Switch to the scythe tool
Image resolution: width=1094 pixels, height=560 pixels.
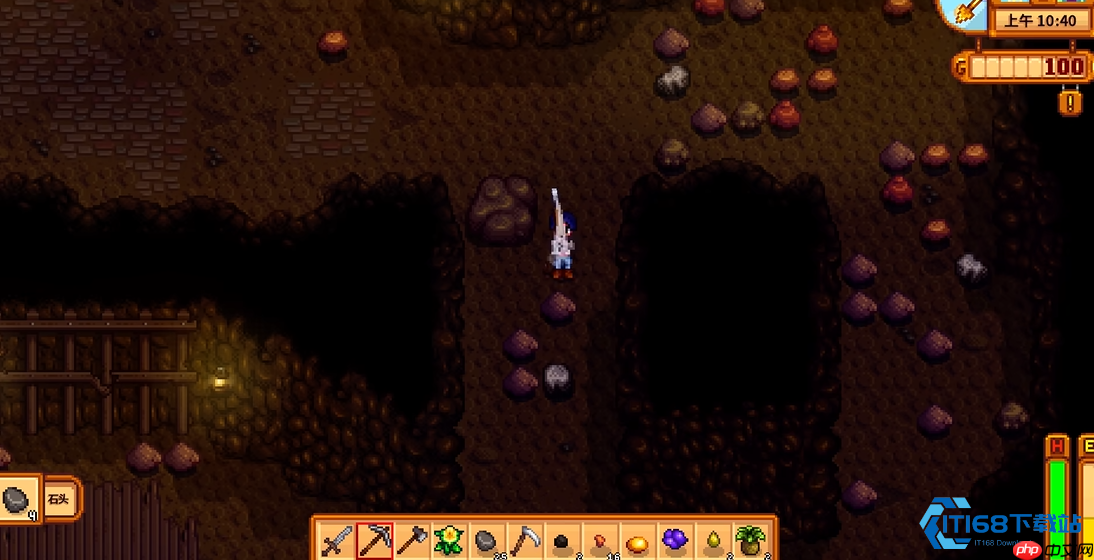click(524, 541)
